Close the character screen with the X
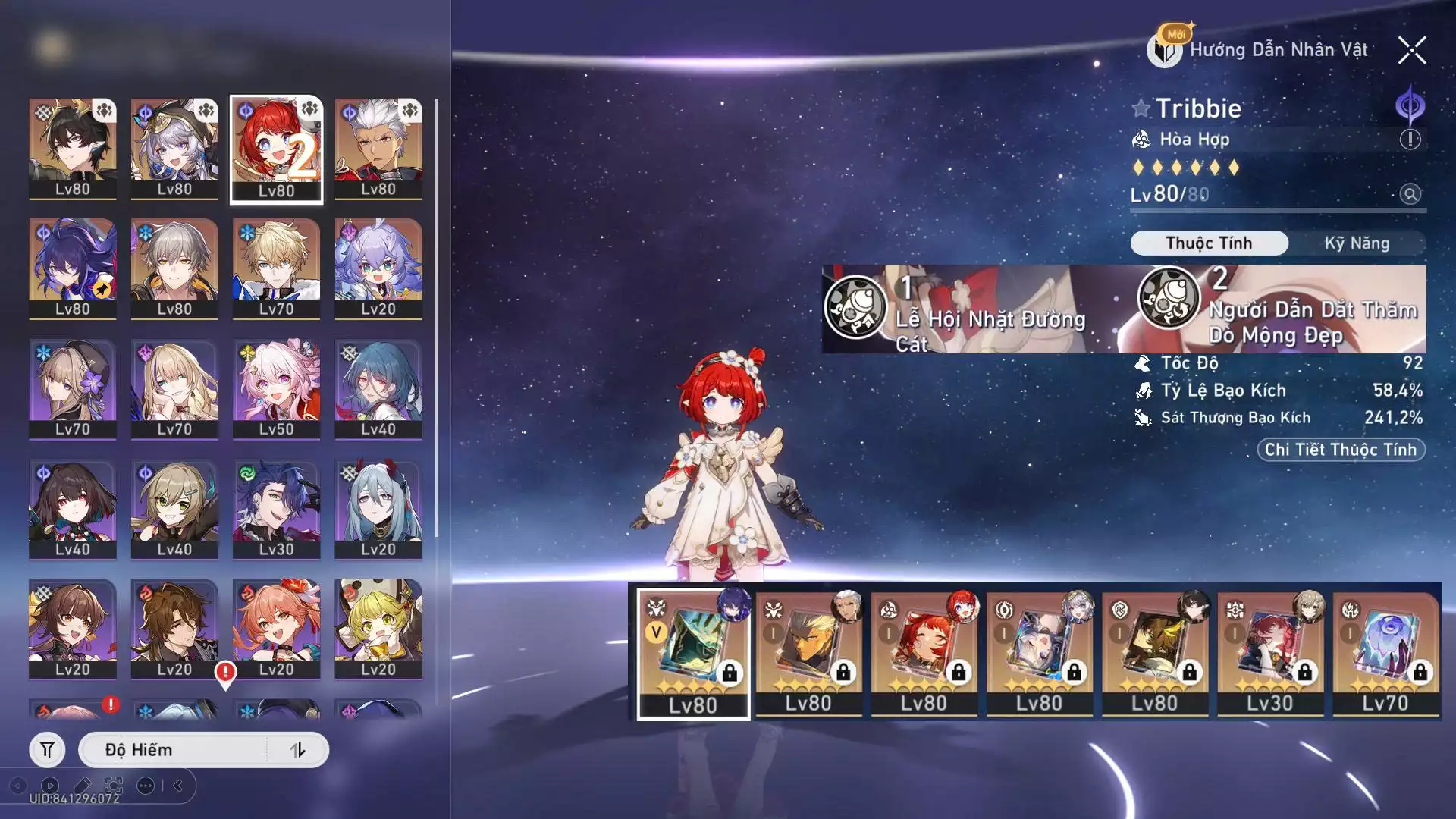1456x819 pixels. tap(1411, 51)
